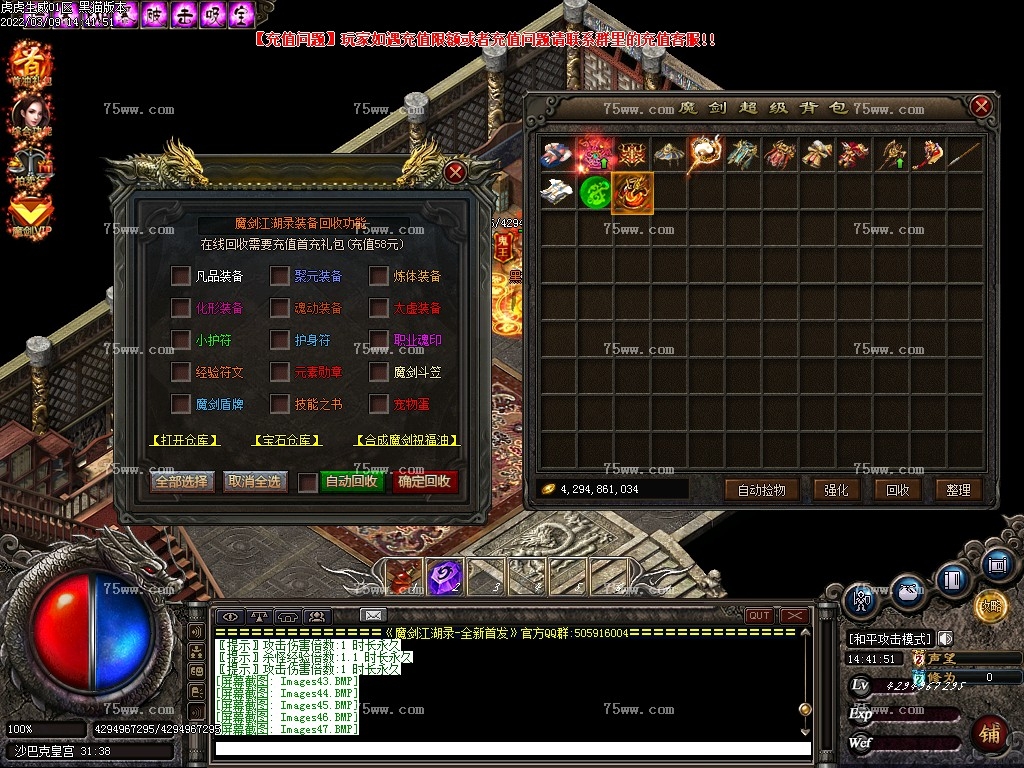Image resolution: width=1024 pixels, height=768 pixels.
Task: Pick the highlighted flame item slot
Action: [632, 192]
